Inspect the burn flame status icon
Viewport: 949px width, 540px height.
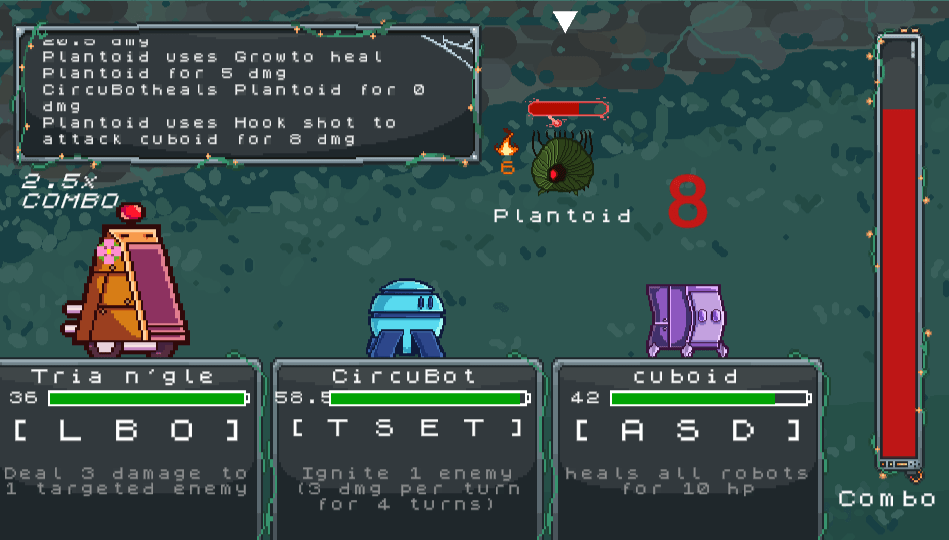[x=508, y=144]
